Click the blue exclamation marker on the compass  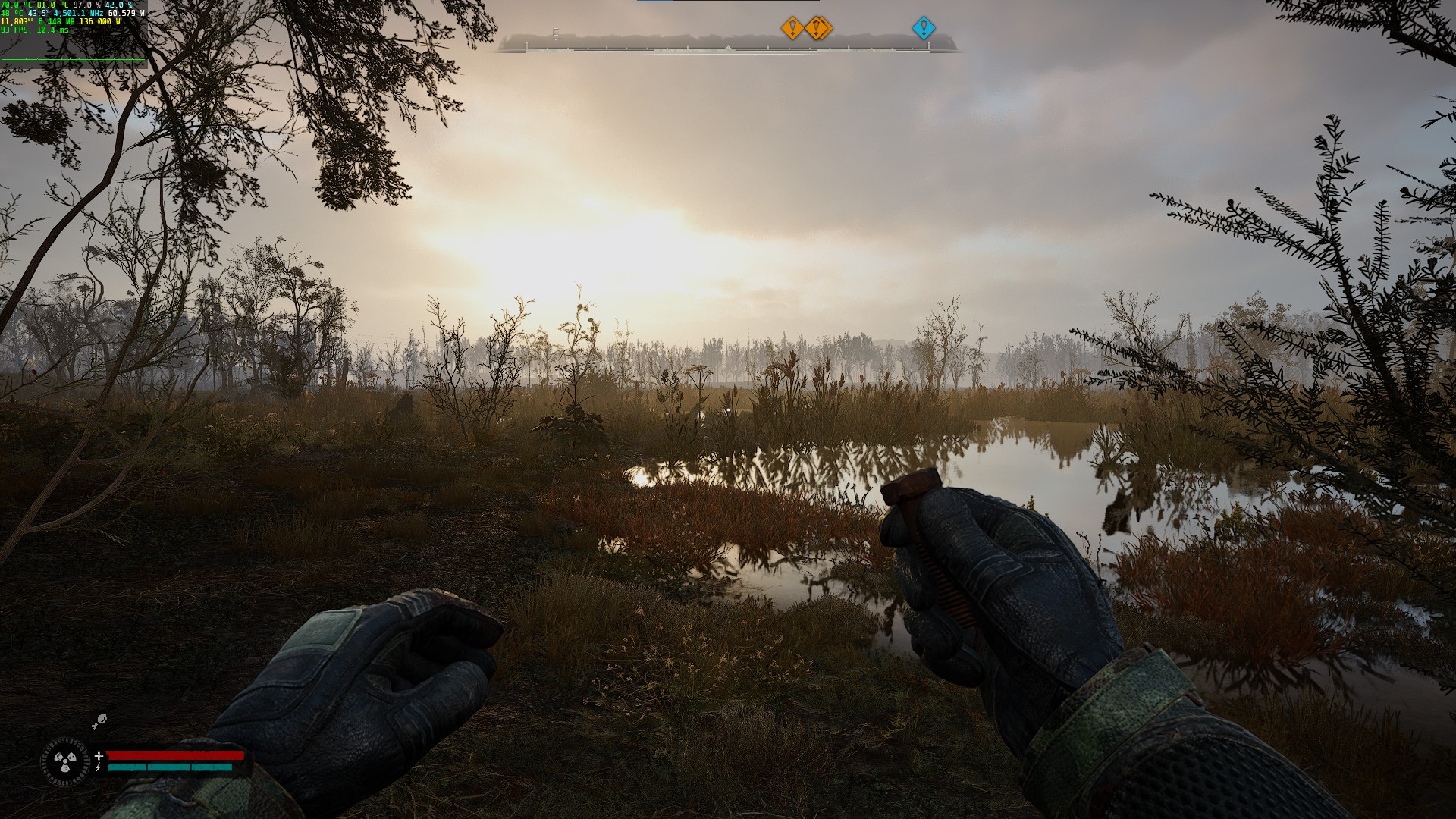tap(923, 29)
